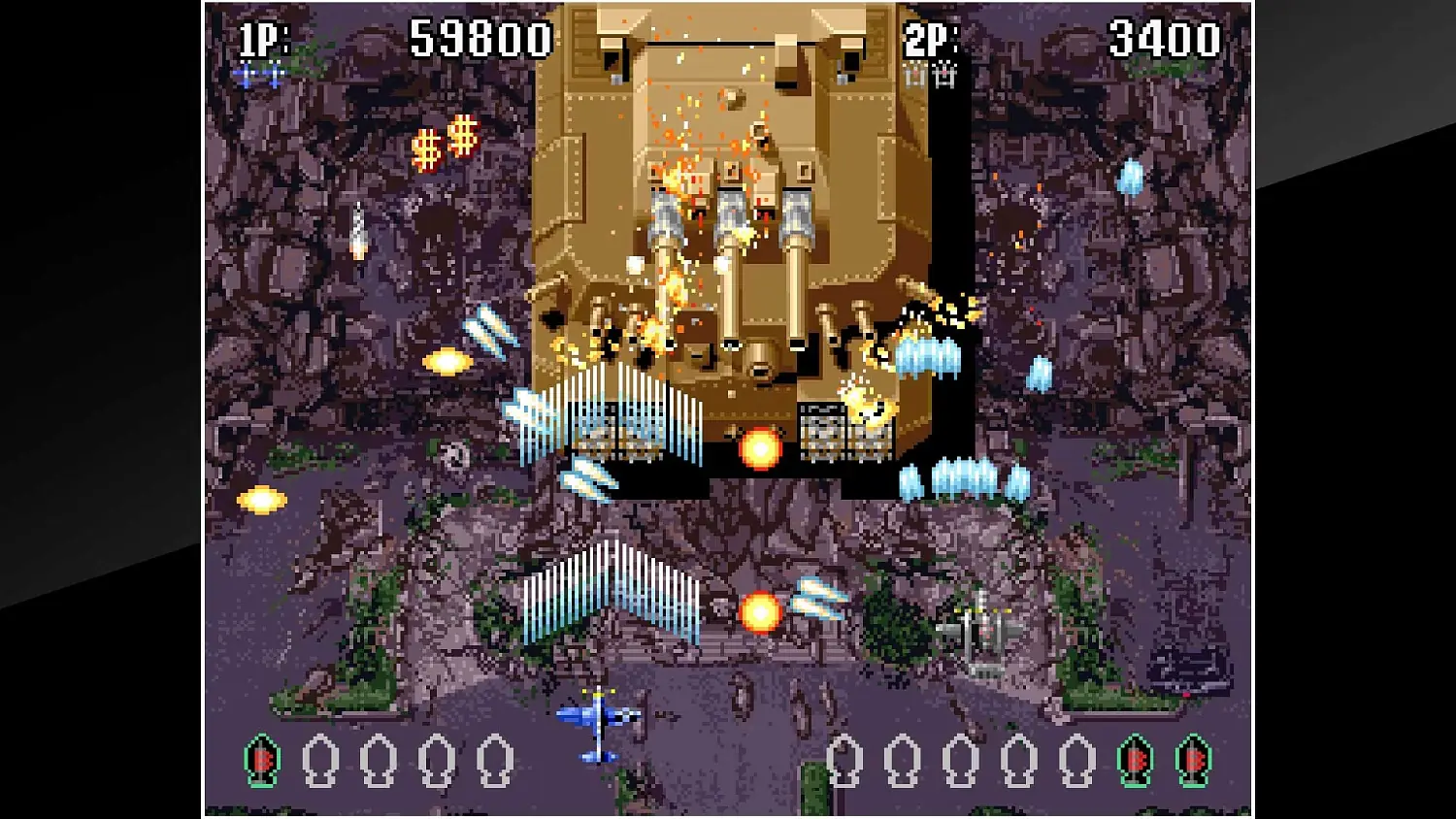Viewport: 1456px width, 819px height.
Task: Click the blue ice crystal near the right edge
Action: [1132, 176]
